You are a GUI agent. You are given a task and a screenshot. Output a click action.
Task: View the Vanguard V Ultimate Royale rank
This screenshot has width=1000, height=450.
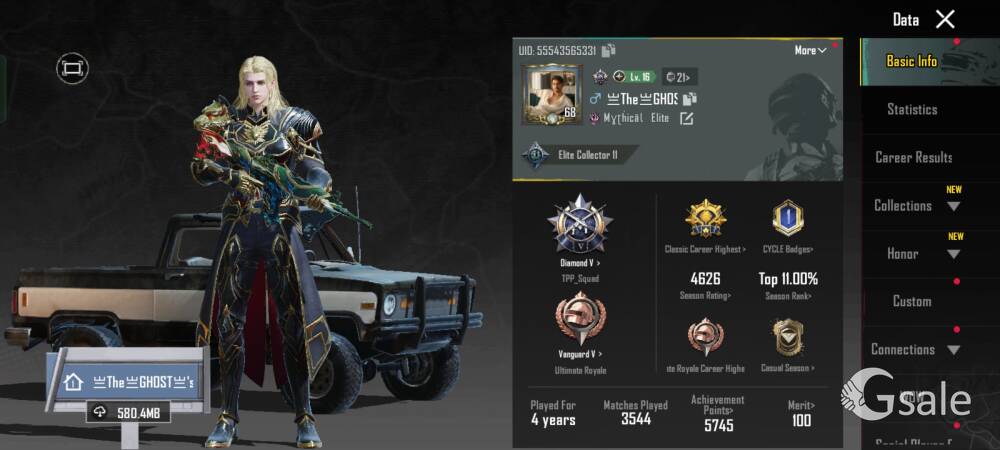(x=580, y=328)
